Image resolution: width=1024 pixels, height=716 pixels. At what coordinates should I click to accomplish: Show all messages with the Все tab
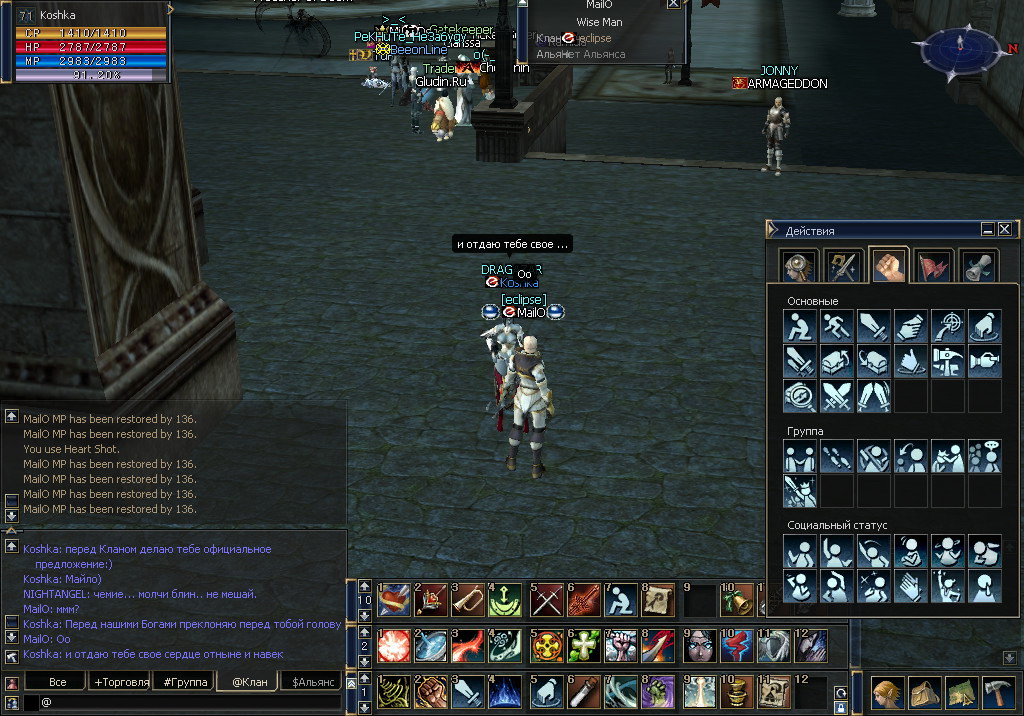click(x=57, y=682)
